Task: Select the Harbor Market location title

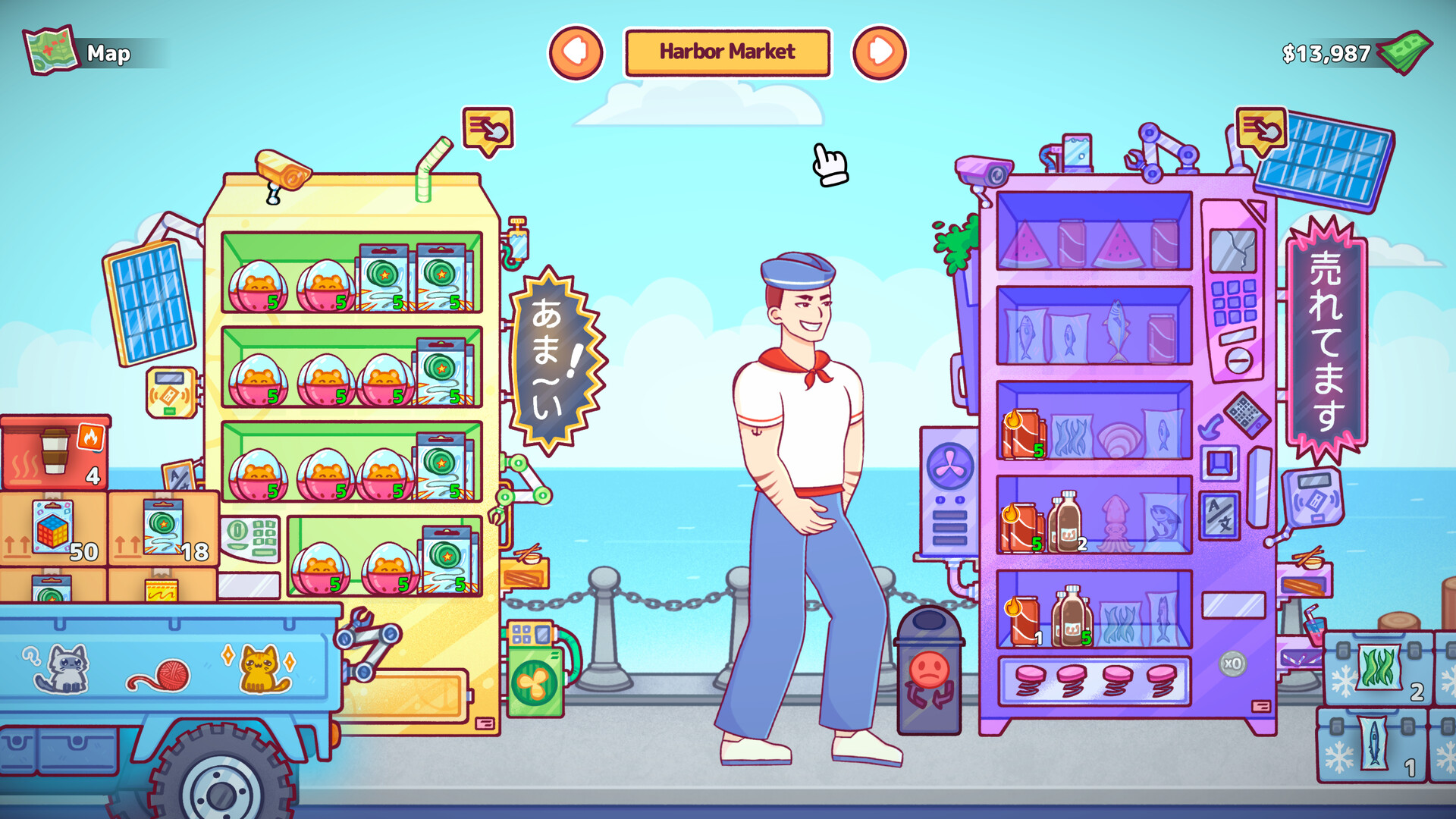Action: coord(726,52)
